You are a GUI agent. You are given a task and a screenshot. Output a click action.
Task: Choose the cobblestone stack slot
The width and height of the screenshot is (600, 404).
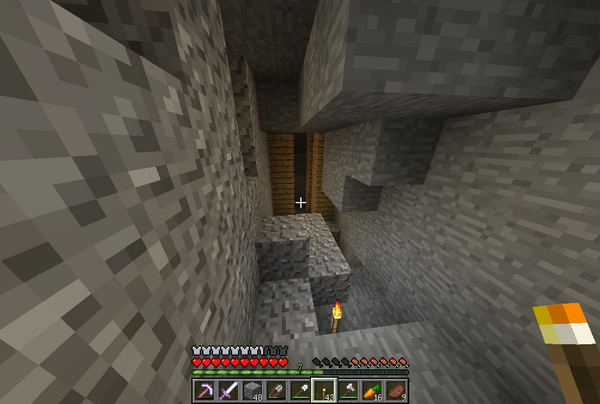[x=251, y=390]
